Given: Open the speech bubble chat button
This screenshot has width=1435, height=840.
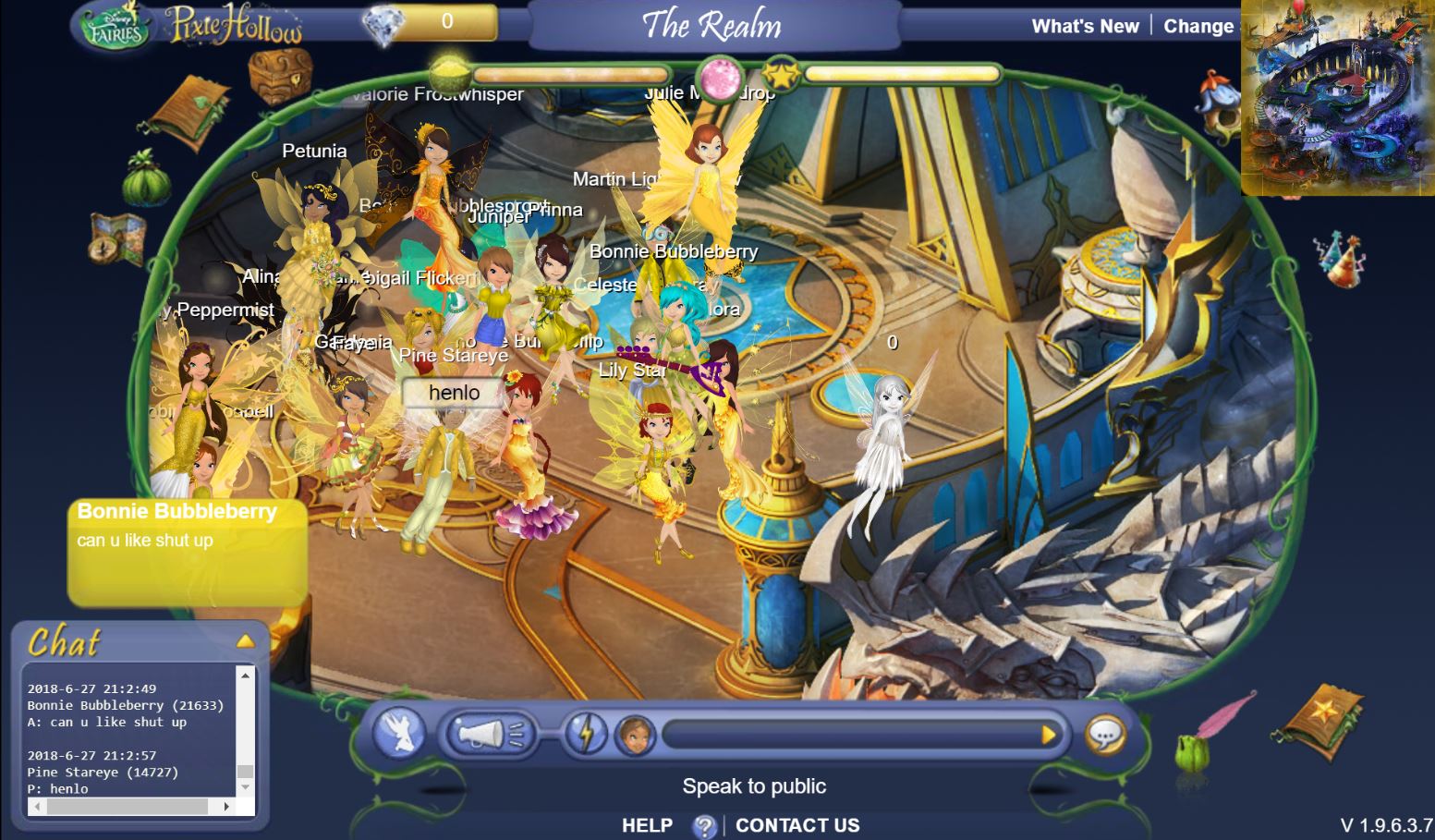Looking at the screenshot, I should point(1105,736).
